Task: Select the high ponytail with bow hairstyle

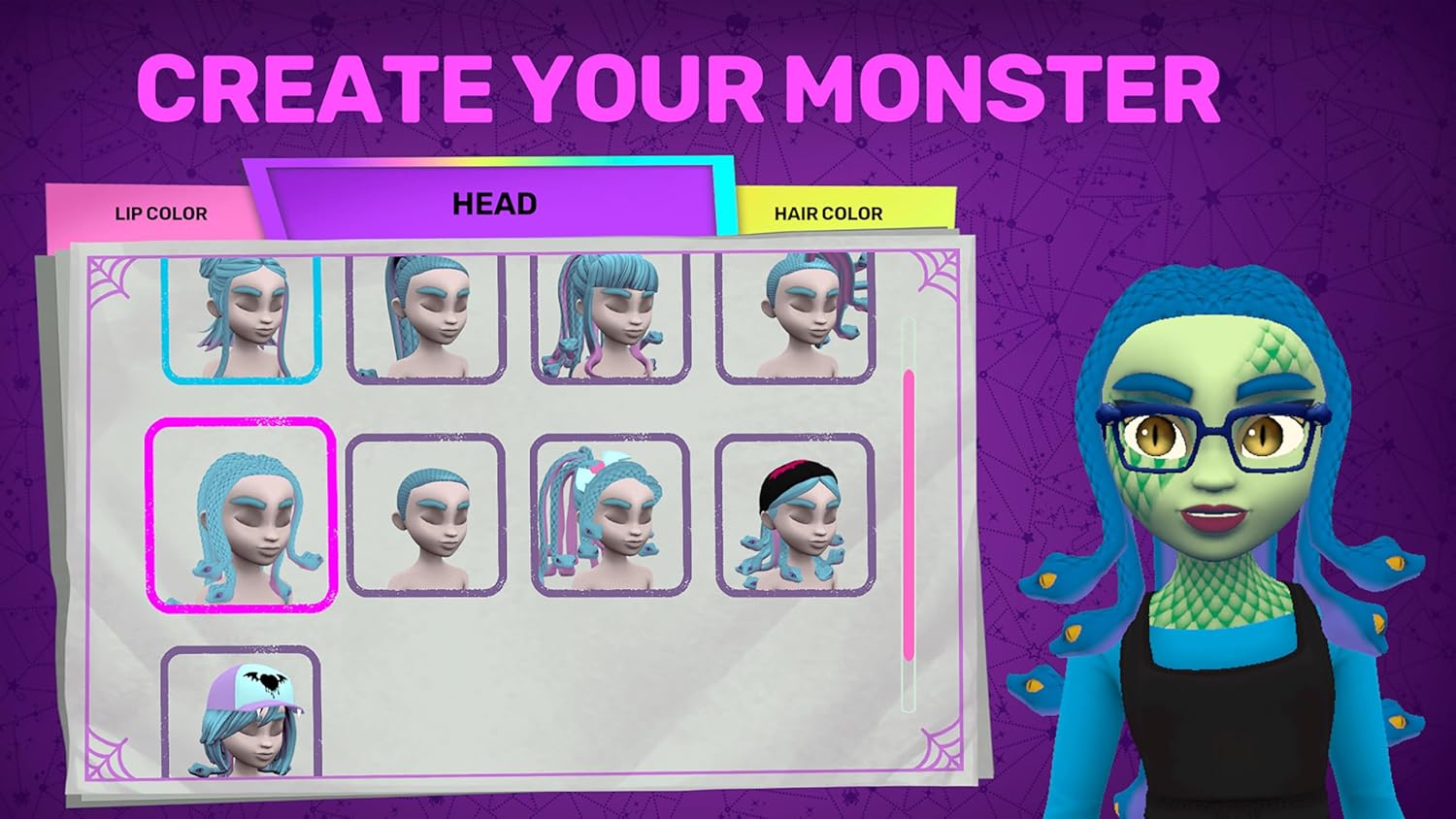Action: pos(610,514)
